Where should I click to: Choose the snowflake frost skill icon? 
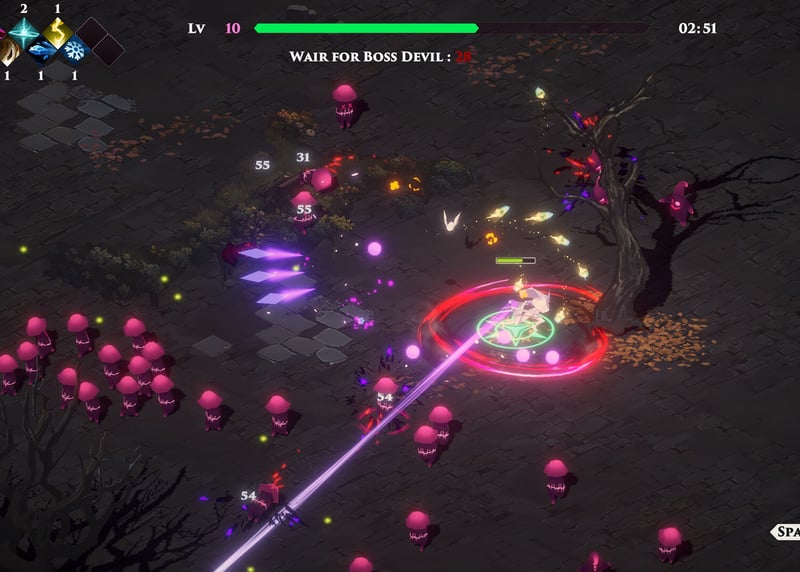point(75,49)
